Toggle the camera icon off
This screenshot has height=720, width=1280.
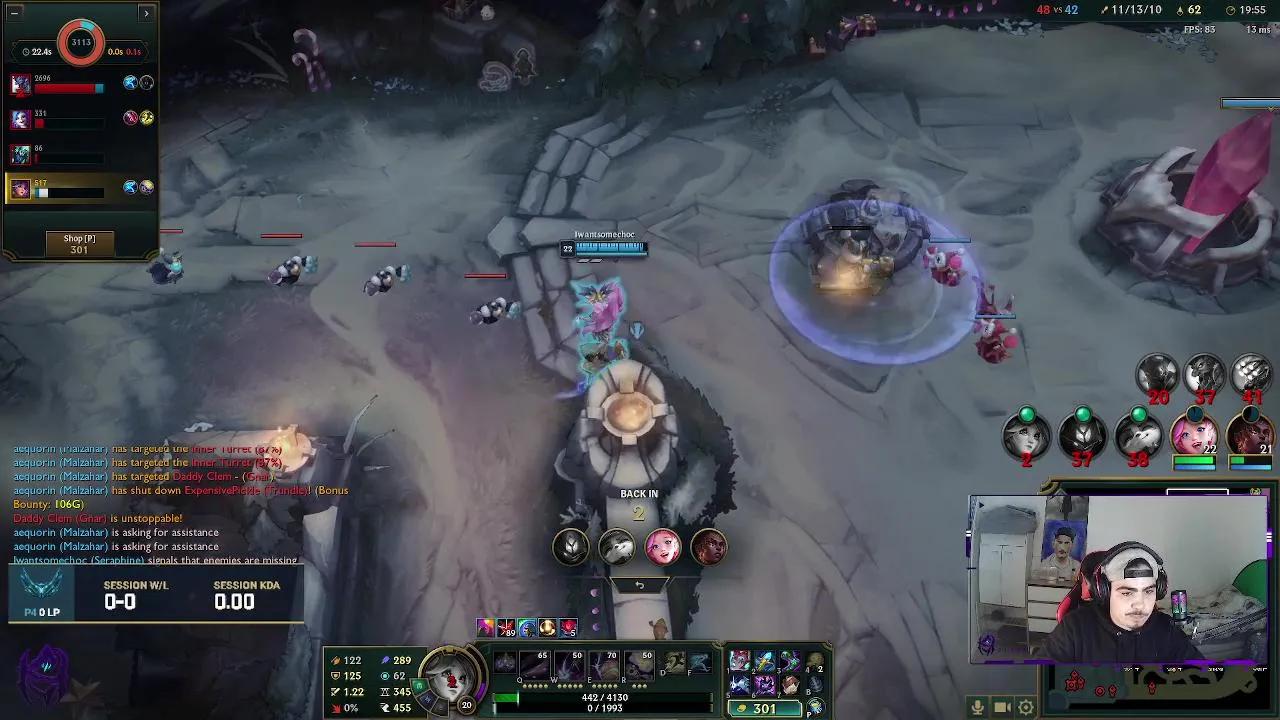pos(1001,707)
